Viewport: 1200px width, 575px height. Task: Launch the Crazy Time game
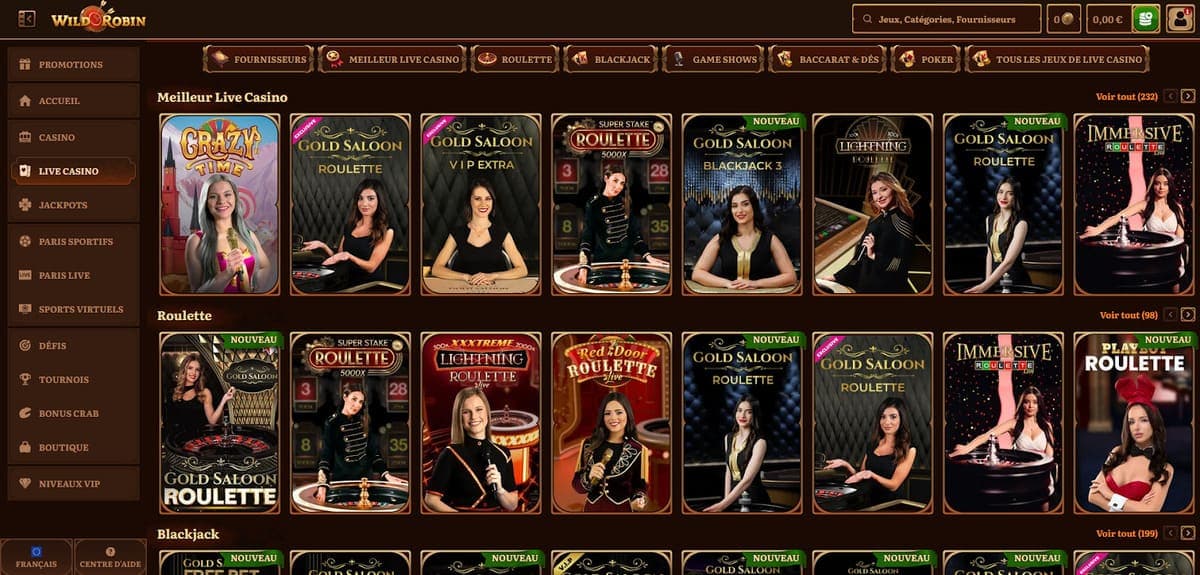pos(219,205)
